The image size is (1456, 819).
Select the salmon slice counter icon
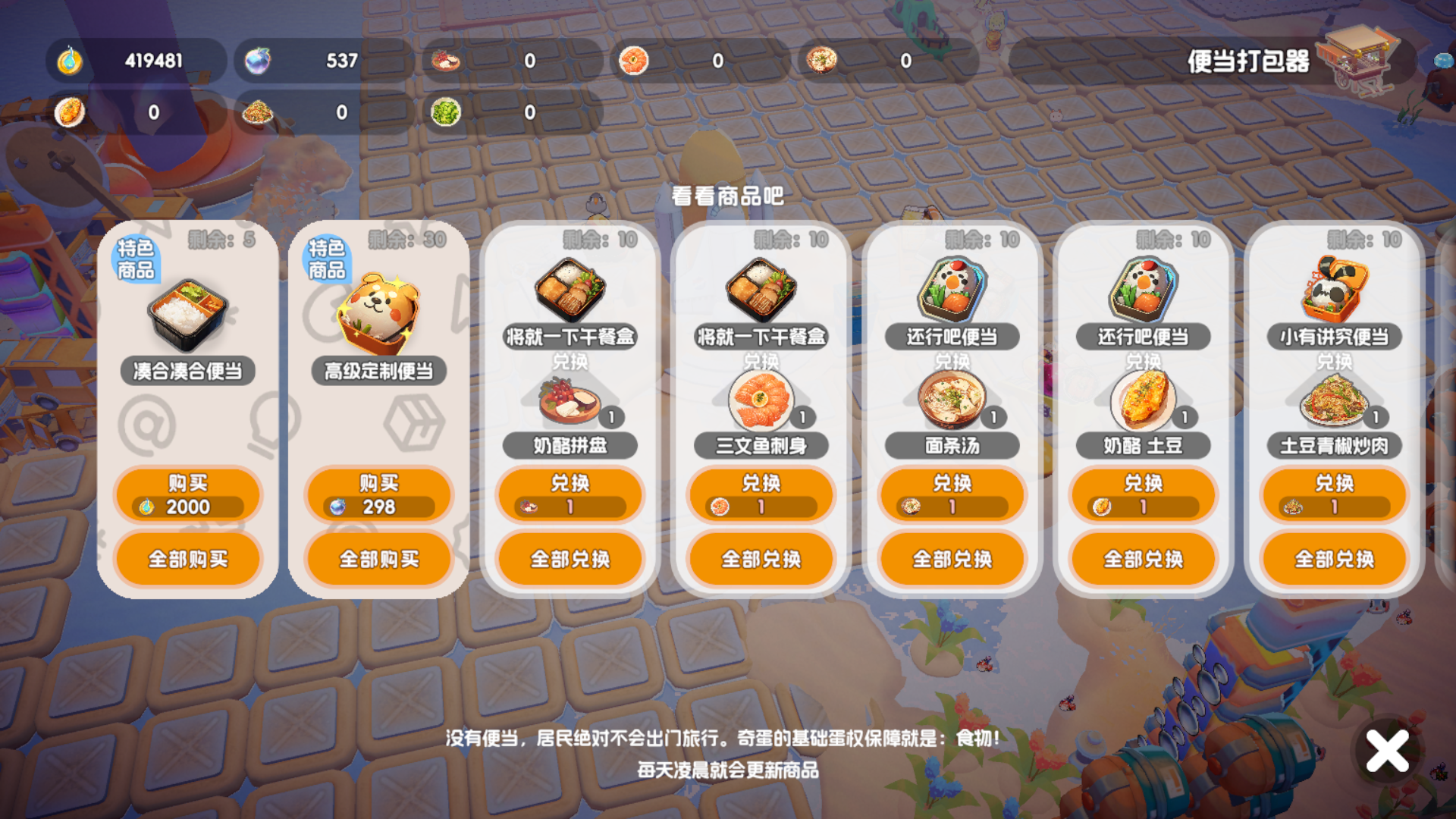(x=633, y=58)
